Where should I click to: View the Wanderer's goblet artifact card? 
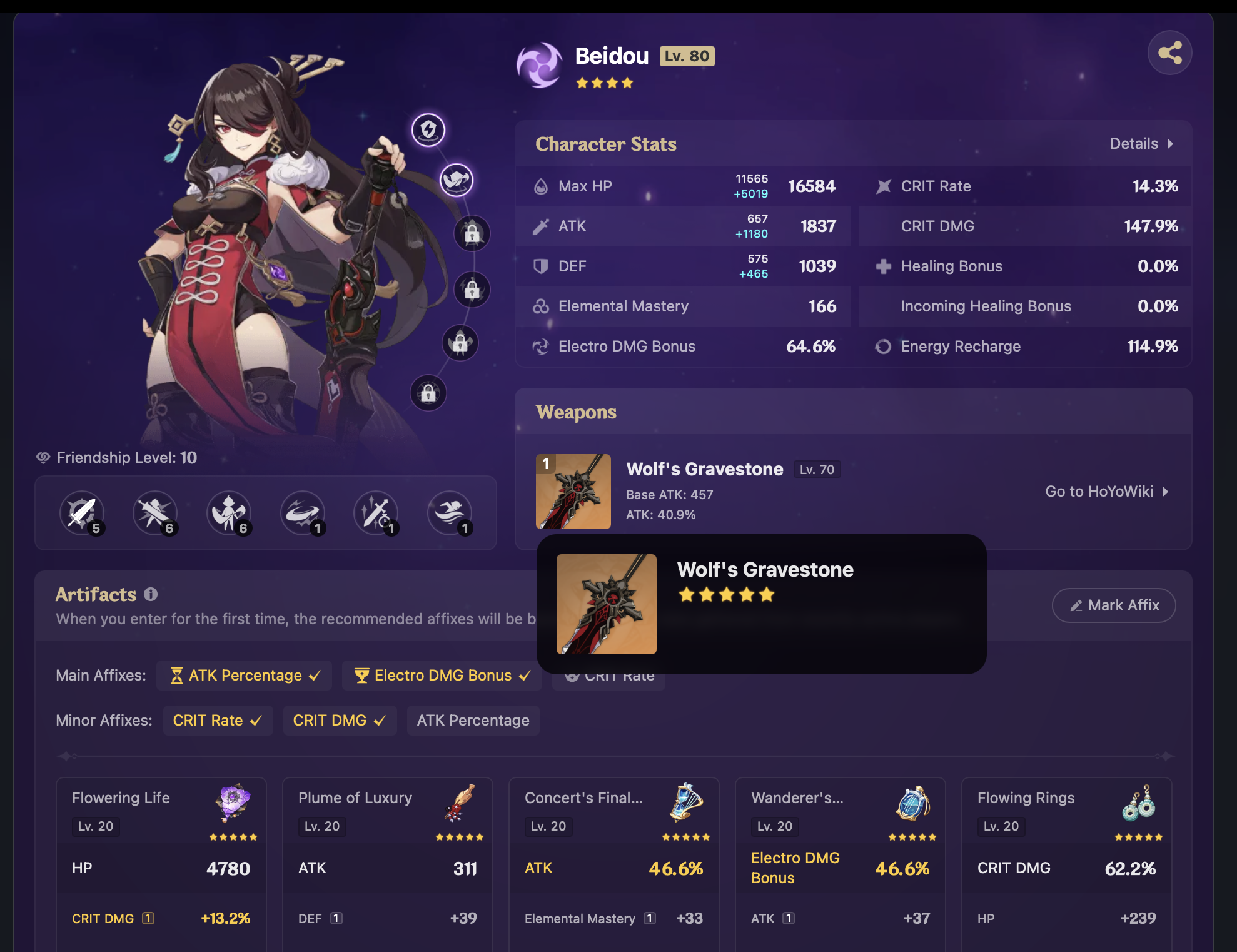841,863
